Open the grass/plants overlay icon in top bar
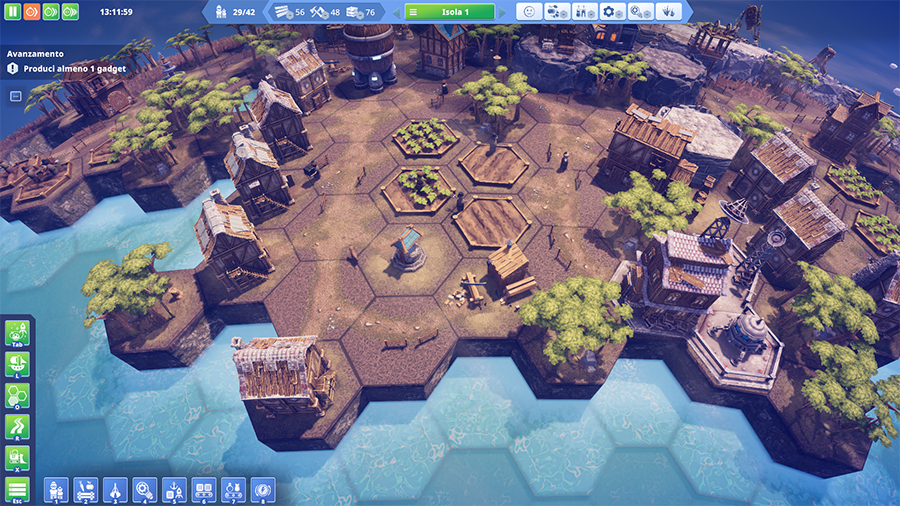Viewport: 900px width, 506px height. (669, 12)
